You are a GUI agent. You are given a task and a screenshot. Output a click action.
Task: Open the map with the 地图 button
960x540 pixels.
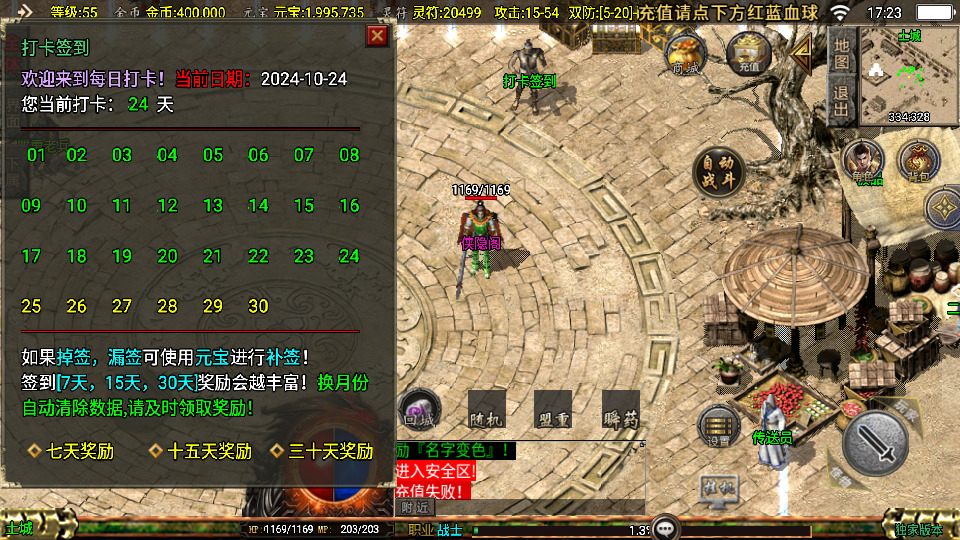841,52
